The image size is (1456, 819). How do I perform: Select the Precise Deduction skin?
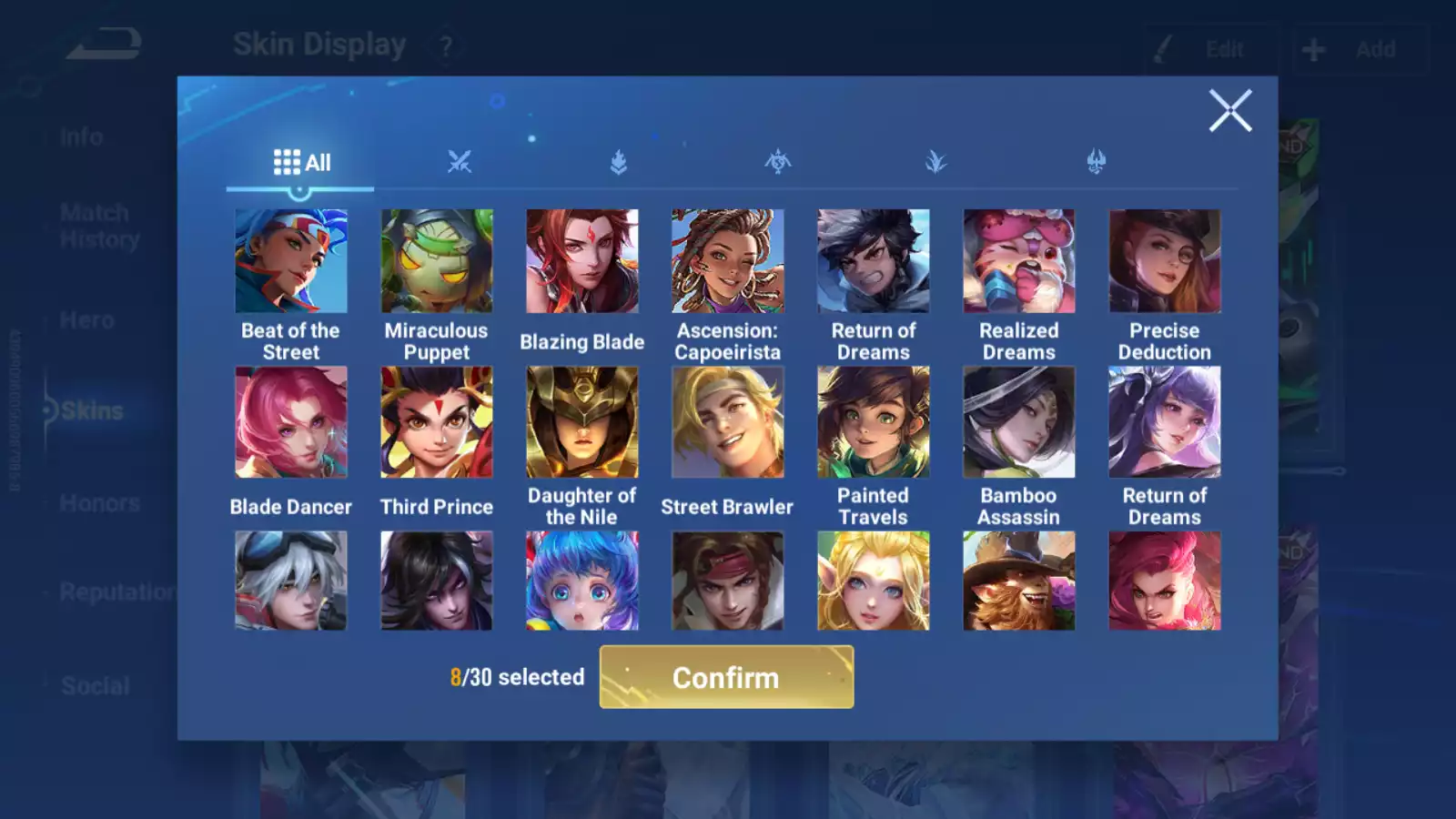[1165, 261]
